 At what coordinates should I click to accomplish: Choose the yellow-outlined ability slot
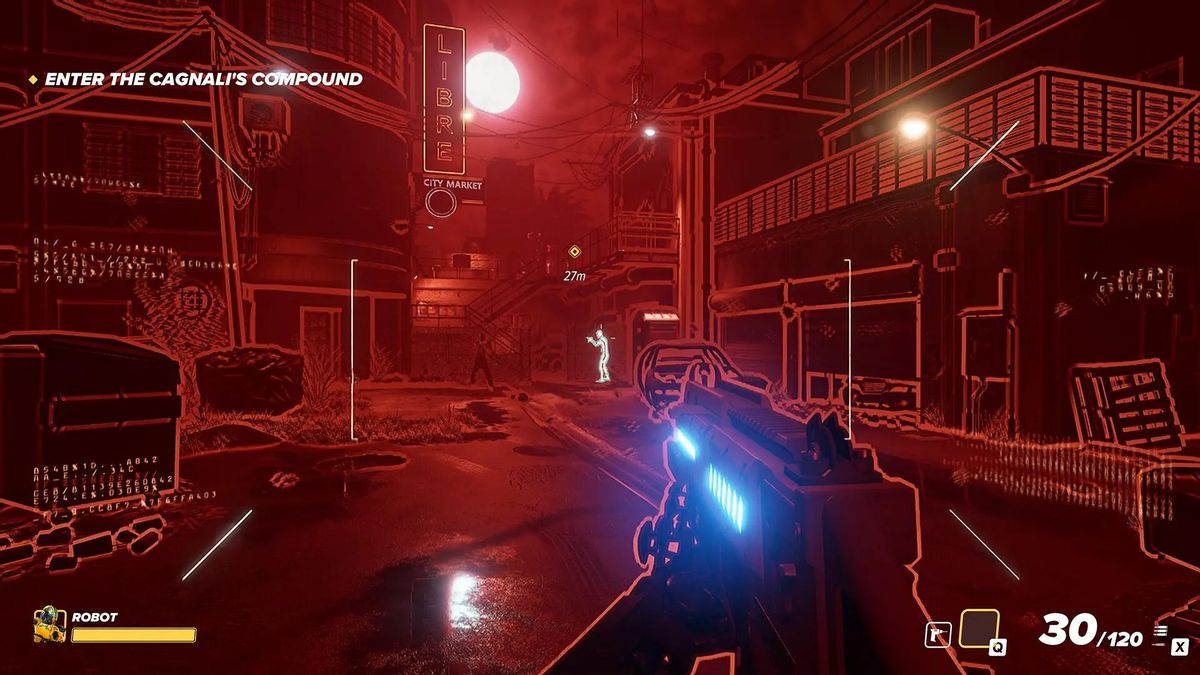coord(979,630)
